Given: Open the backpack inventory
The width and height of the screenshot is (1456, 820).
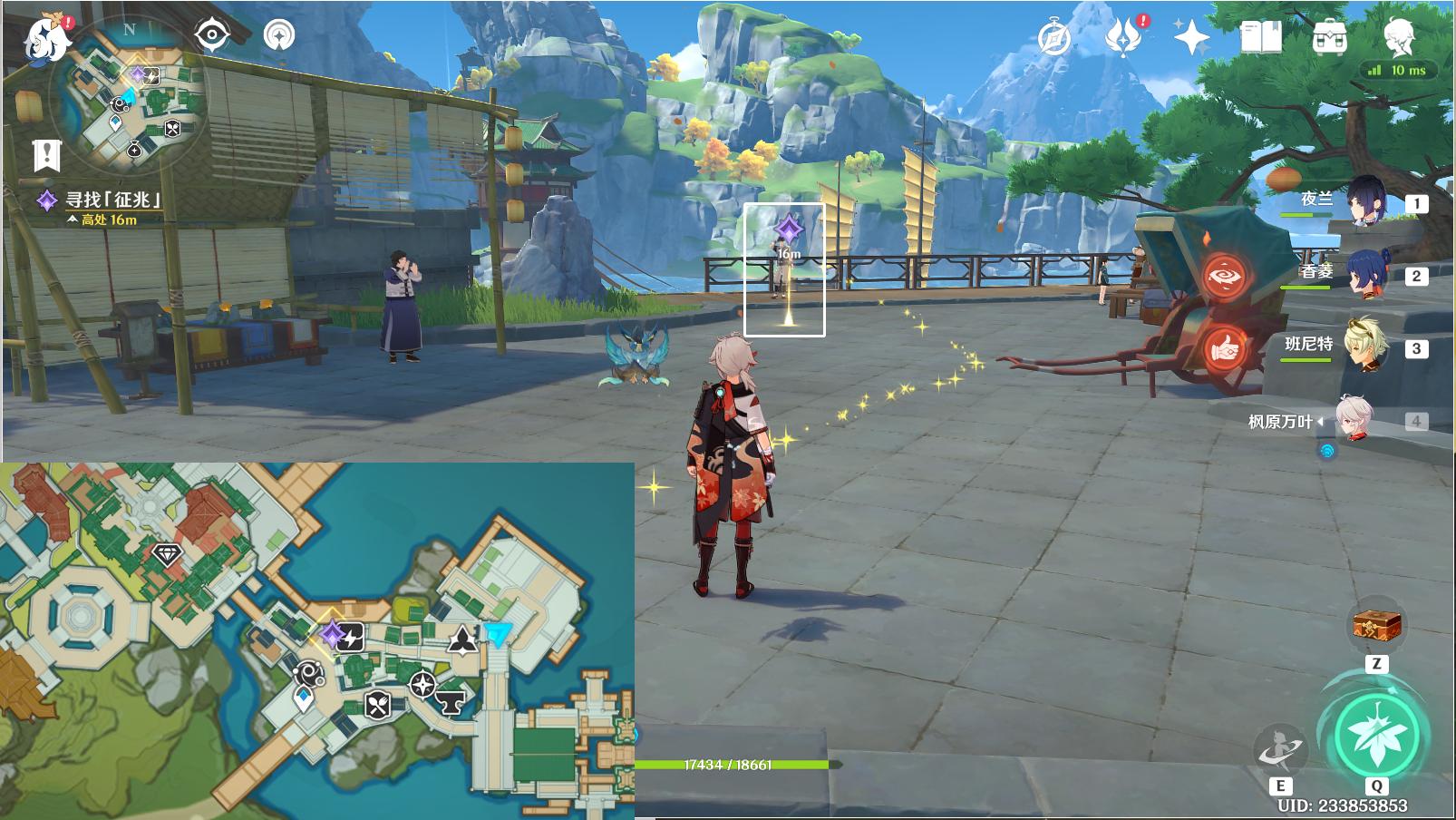Looking at the screenshot, I should tap(1329, 38).
